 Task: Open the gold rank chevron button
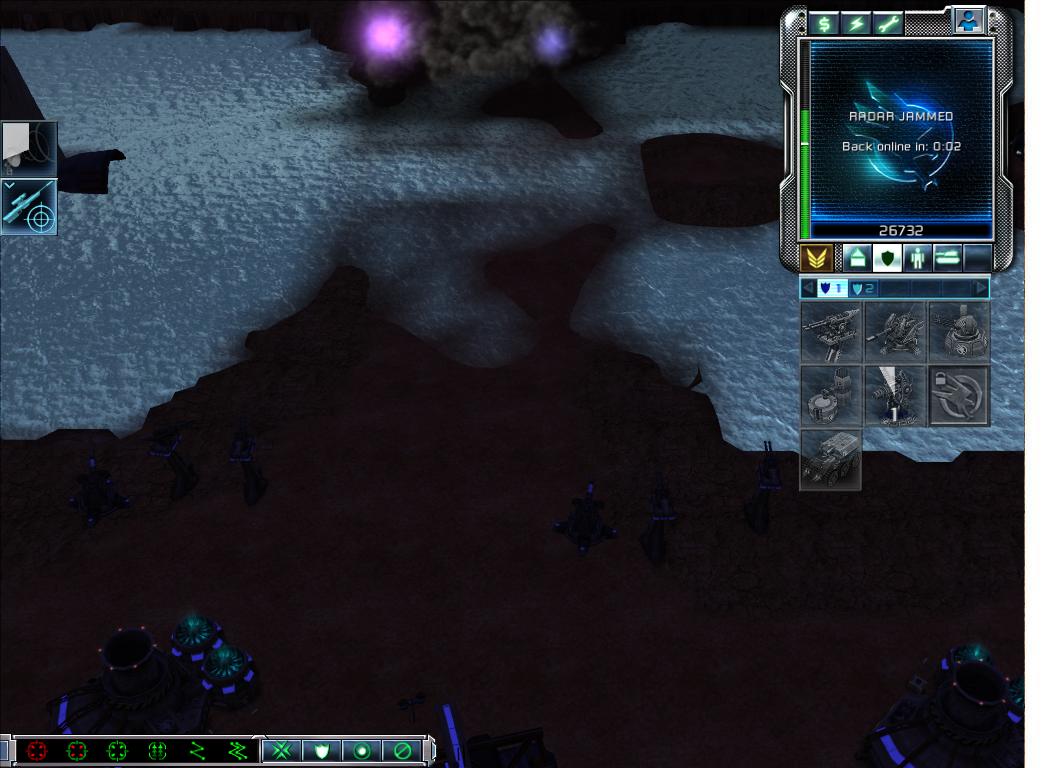tap(816, 259)
